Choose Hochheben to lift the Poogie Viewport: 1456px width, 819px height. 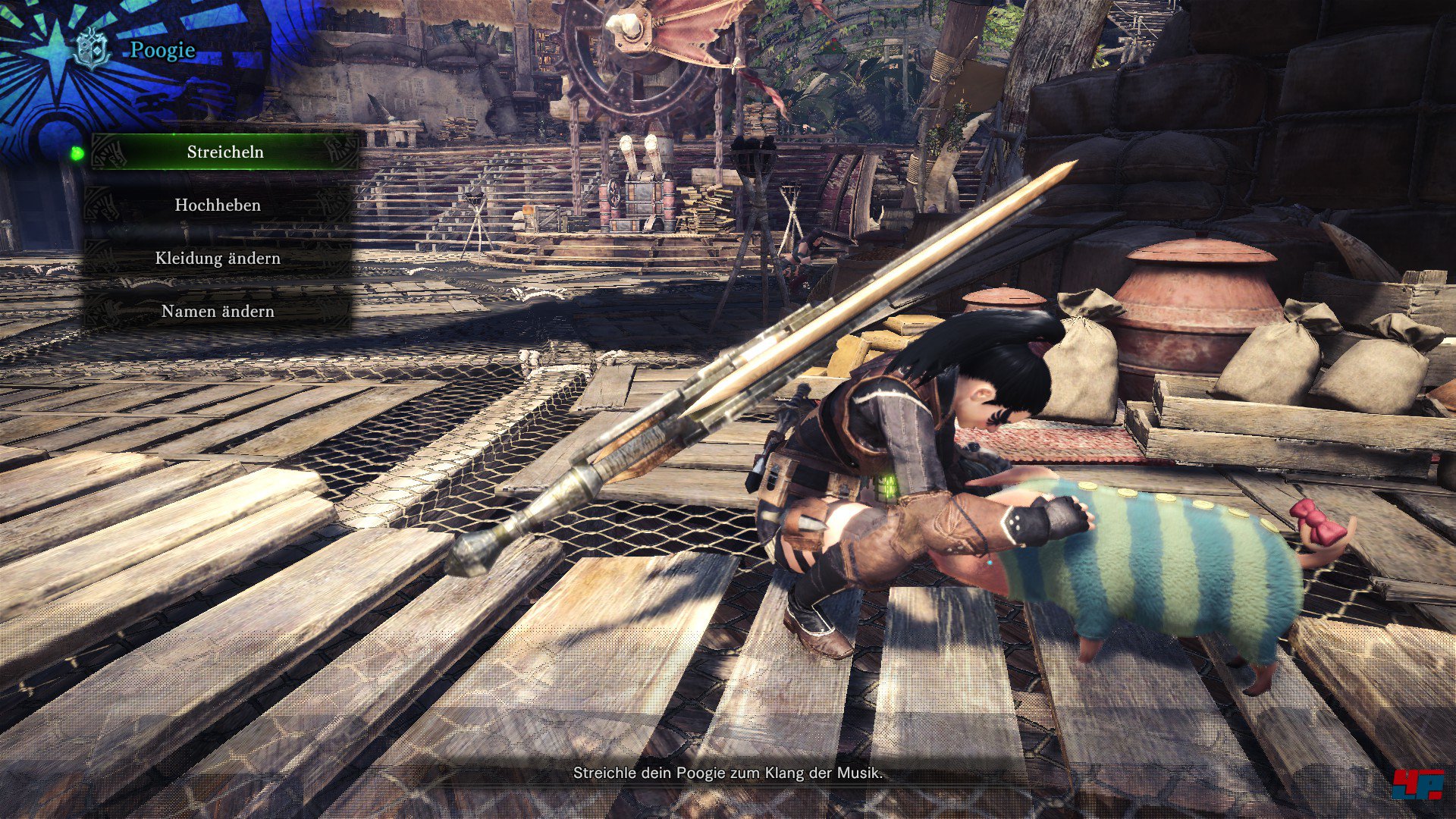[218, 205]
